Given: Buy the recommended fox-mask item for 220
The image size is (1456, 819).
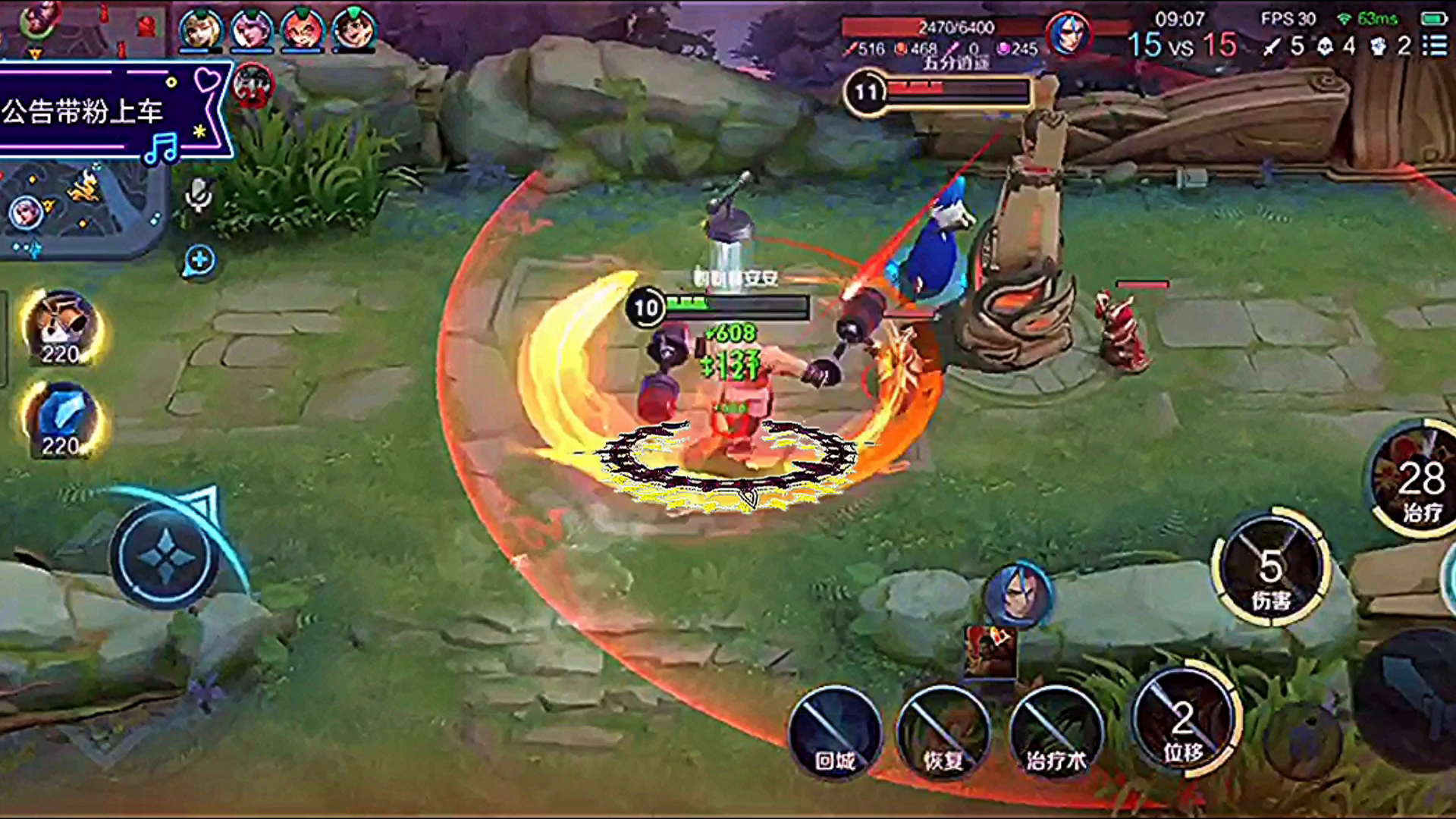Looking at the screenshot, I should (x=61, y=328).
